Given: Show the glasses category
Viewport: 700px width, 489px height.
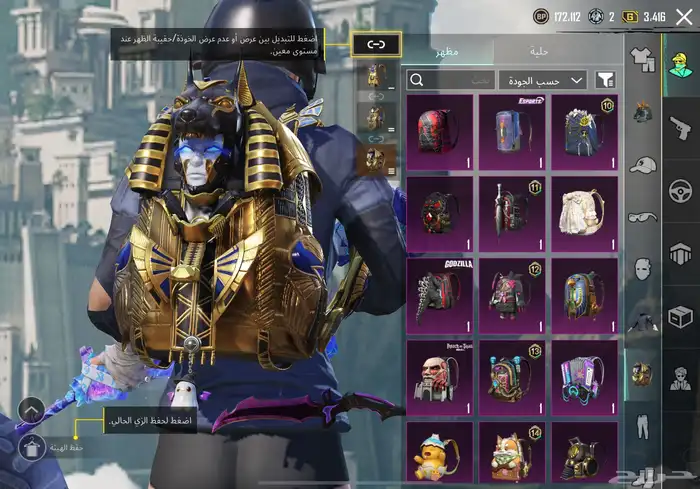Looking at the screenshot, I should [642, 216].
